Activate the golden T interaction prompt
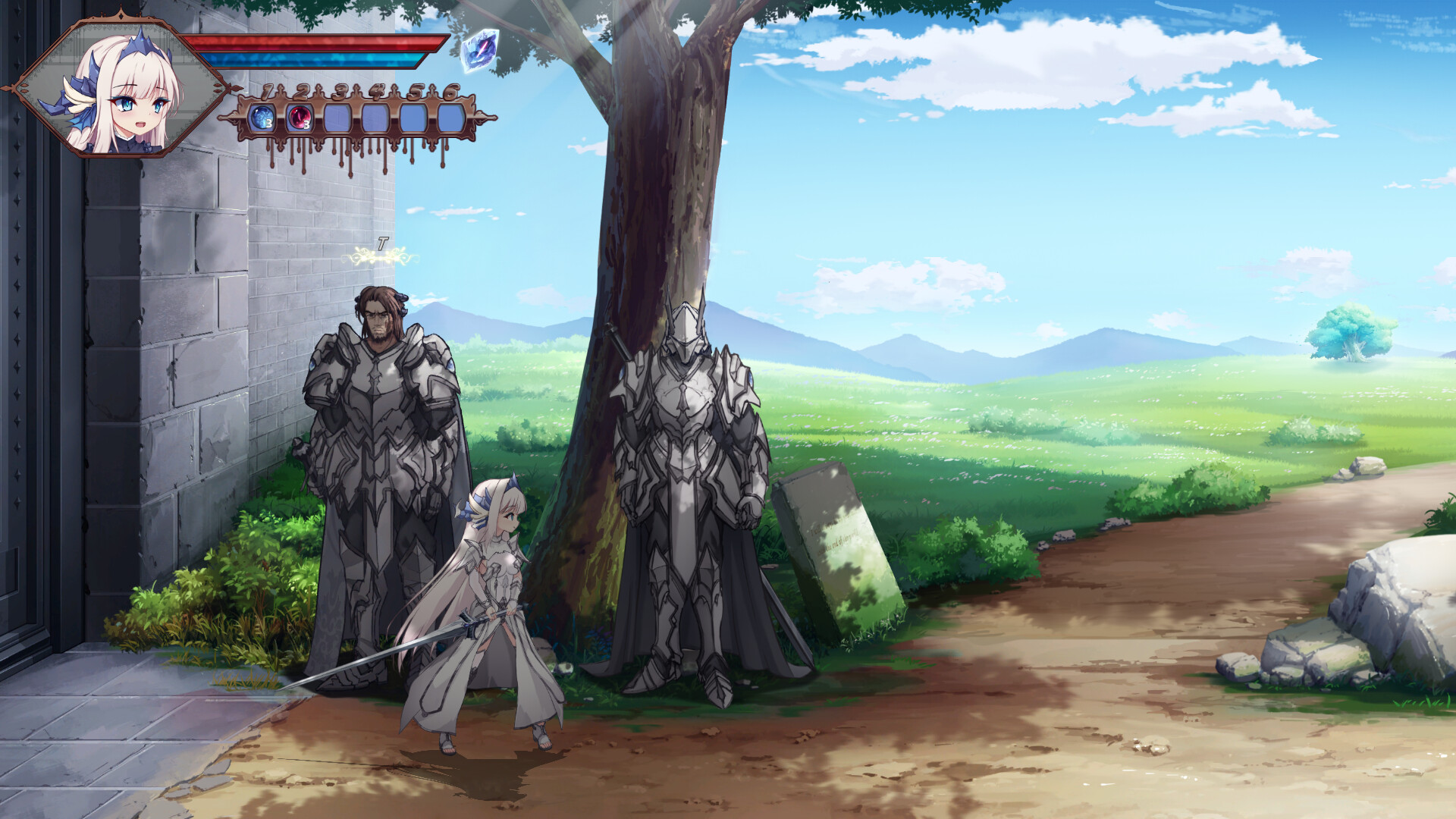 click(381, 246)
